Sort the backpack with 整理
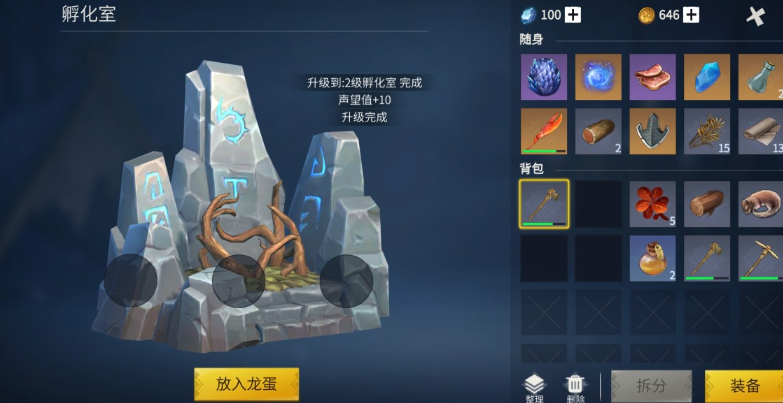This screenshot has height=403, width=783. coord(534,387)
